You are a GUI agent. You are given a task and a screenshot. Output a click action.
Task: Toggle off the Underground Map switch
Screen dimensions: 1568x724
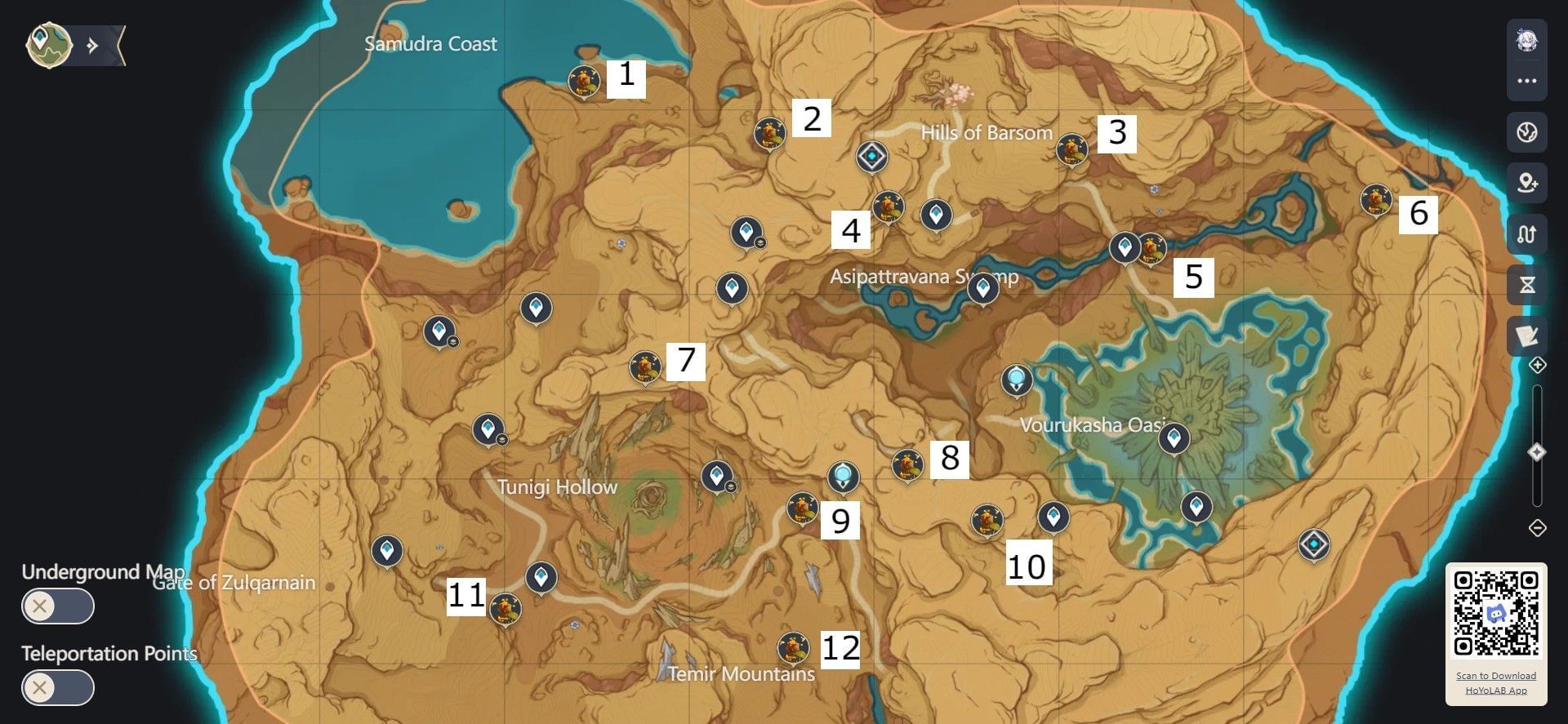[57, 606]
